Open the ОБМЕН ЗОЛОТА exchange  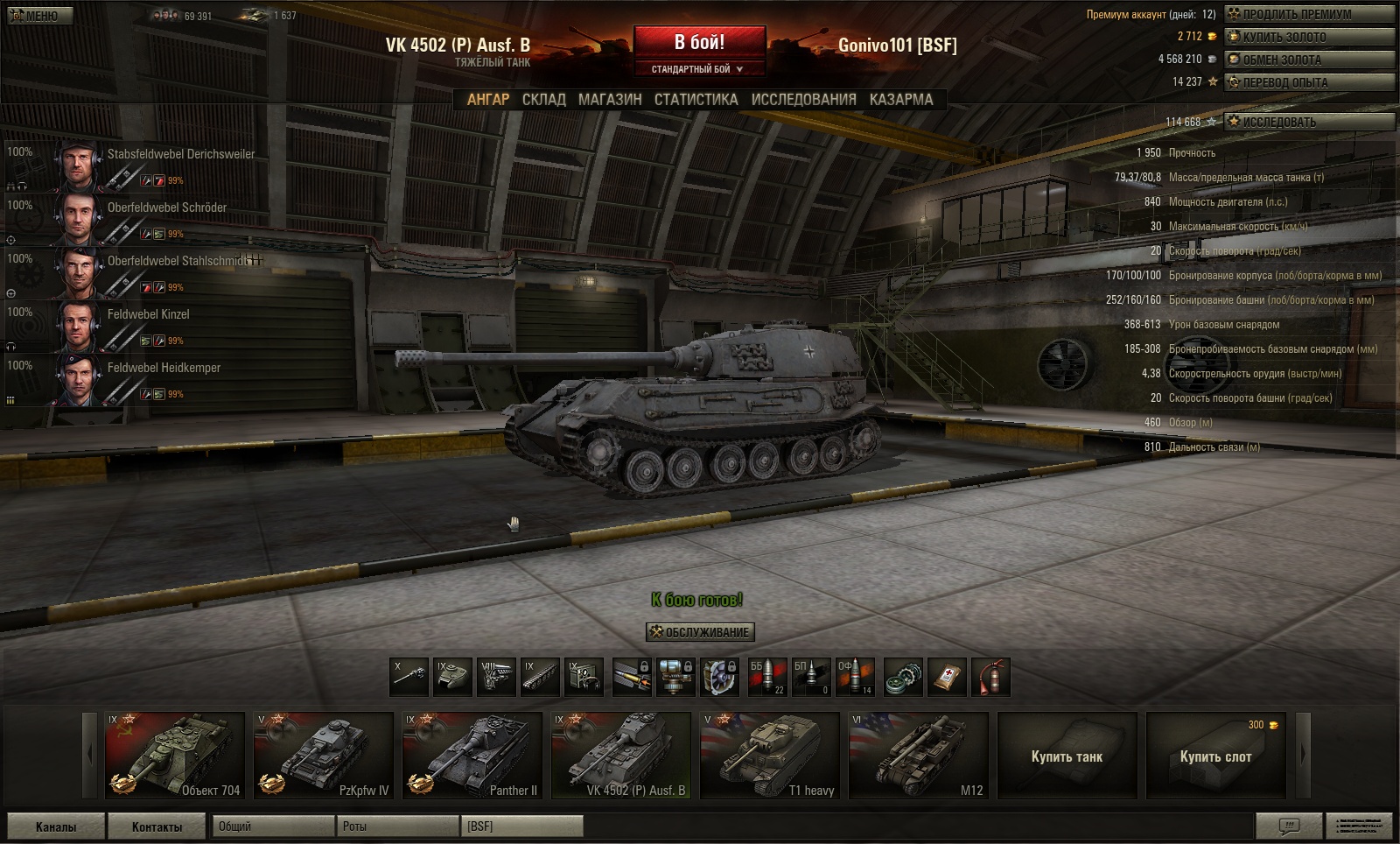click(1308, 60)
